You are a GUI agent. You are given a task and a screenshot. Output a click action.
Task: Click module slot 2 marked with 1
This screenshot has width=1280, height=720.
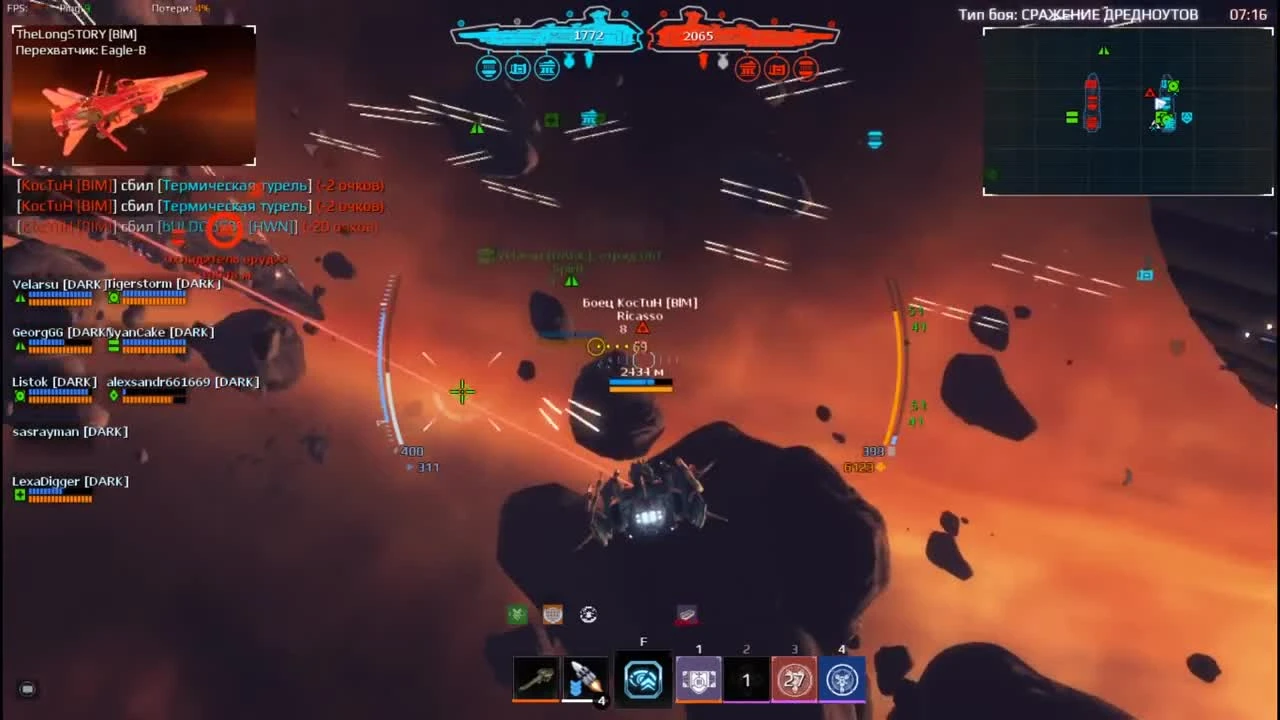pyautogui.click(x=746, y=680)
